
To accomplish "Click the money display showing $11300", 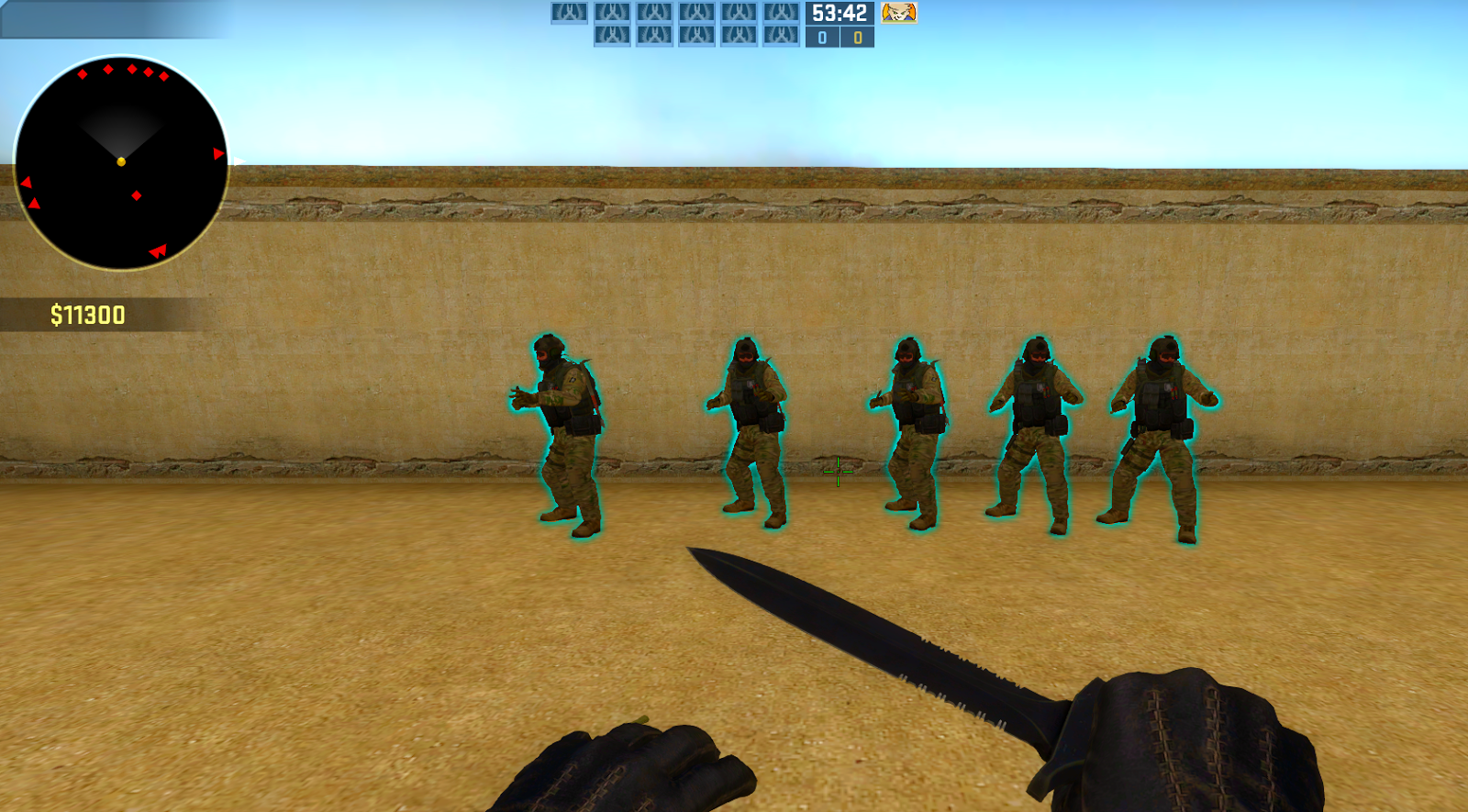I will [x=85, y=313].
